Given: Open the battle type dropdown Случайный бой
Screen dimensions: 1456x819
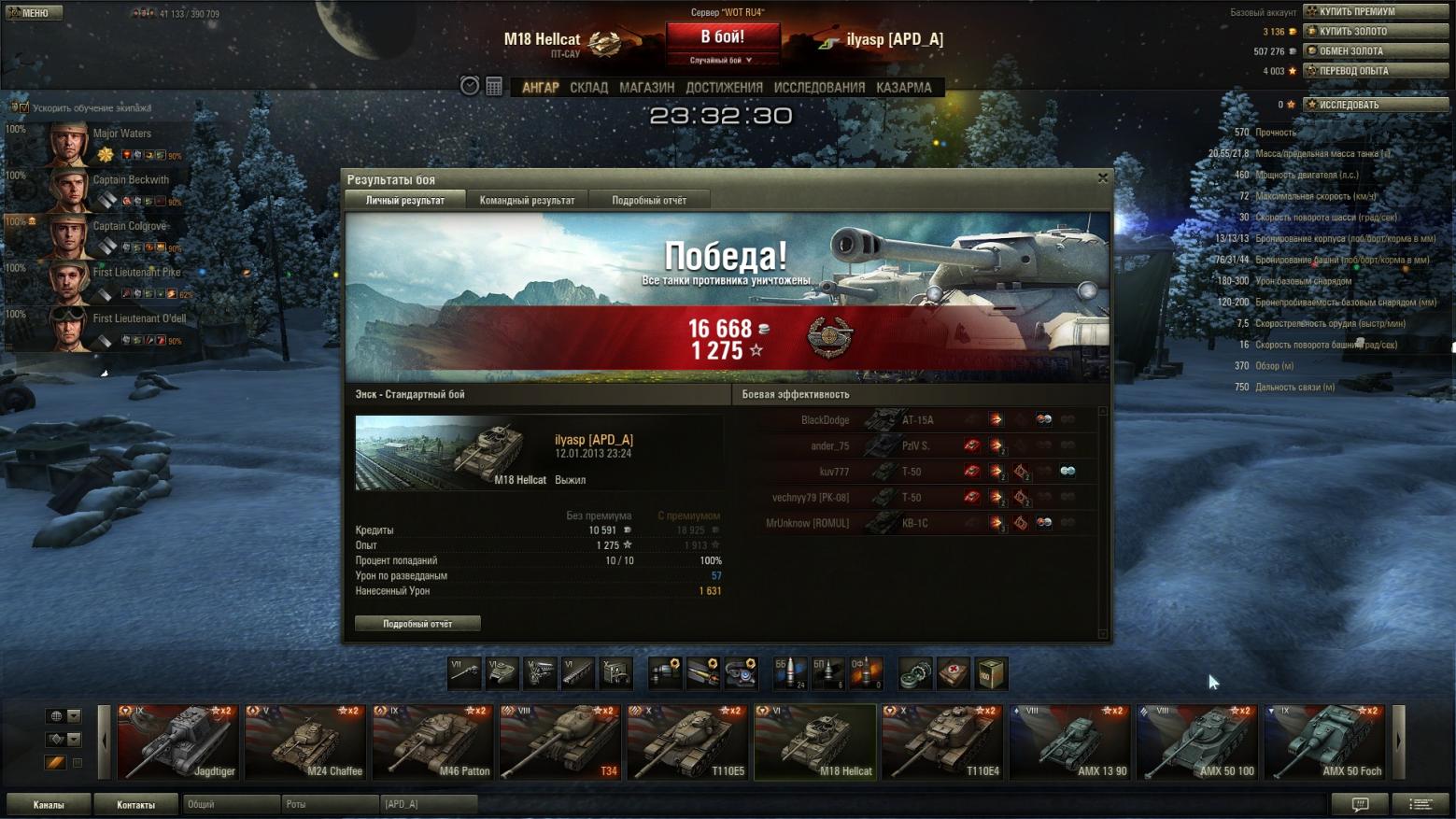Looking at the screenshot, I should tap(721, 60).
